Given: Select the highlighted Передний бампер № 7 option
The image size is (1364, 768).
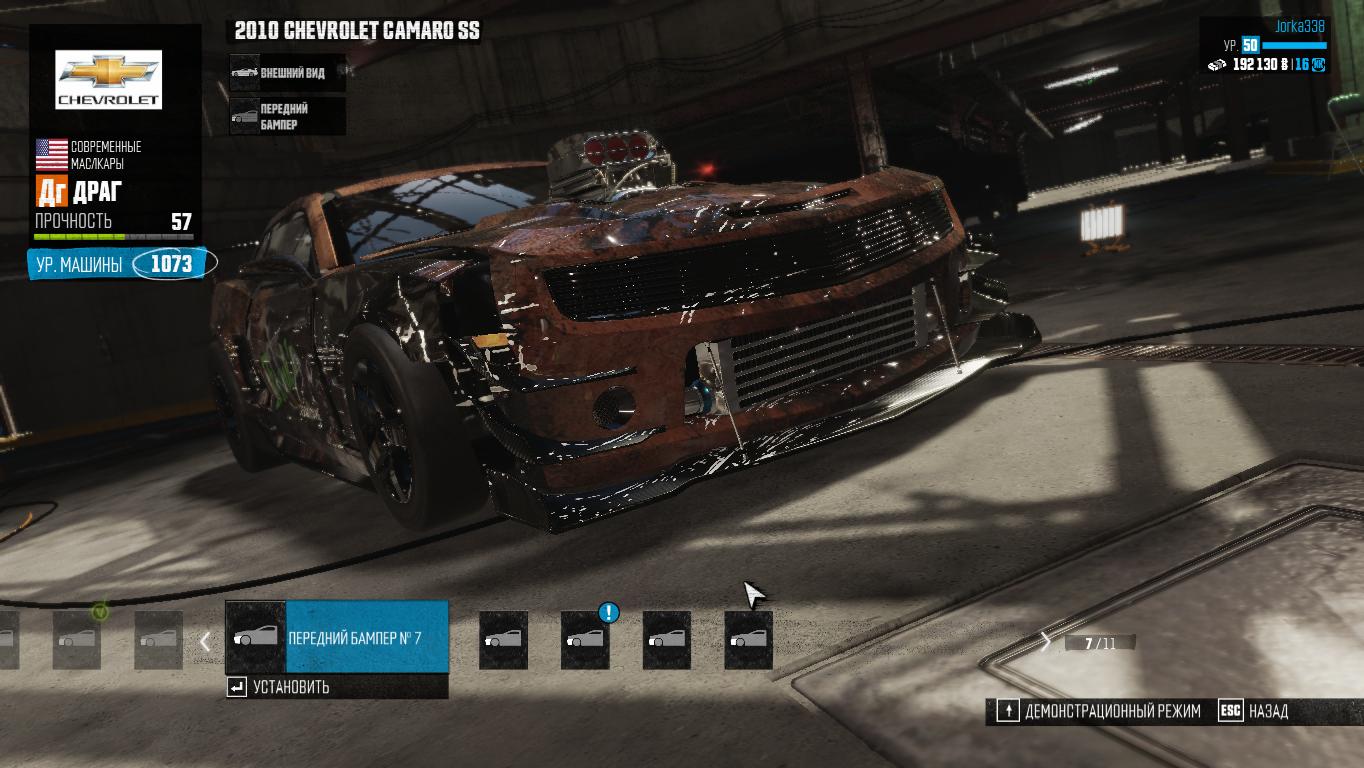Looking at the screenshot, I should click(337, 637).
